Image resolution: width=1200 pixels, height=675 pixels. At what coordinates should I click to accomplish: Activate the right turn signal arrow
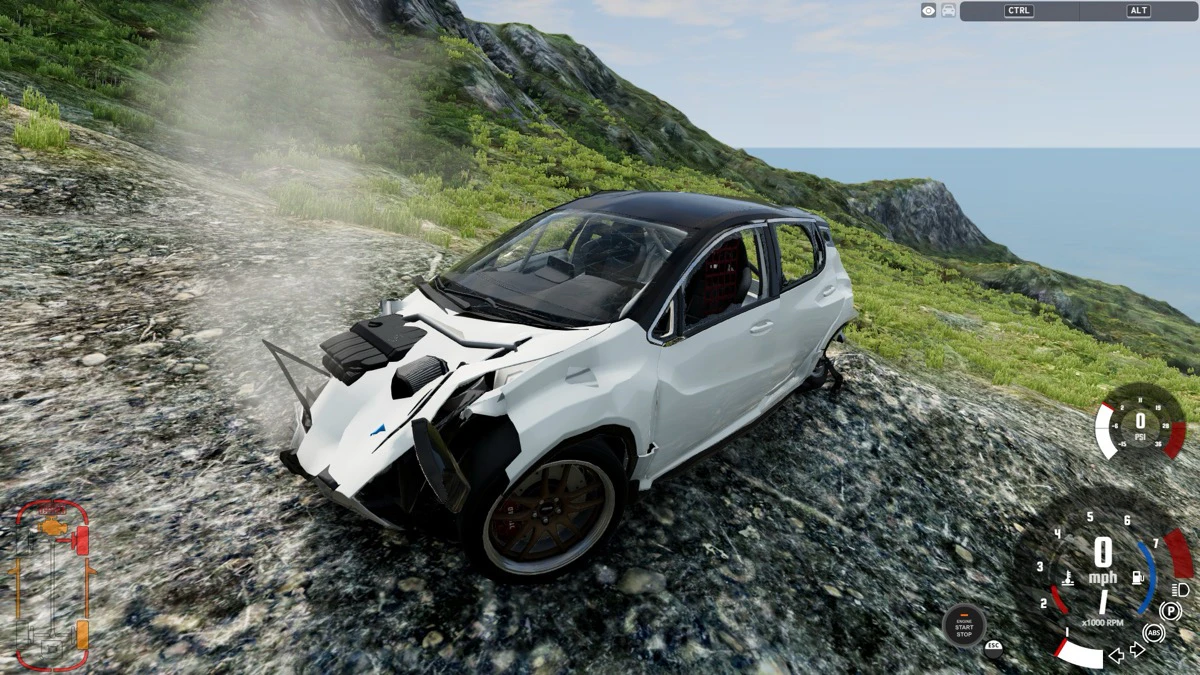pyautogui.click(x=1137, y=650)
